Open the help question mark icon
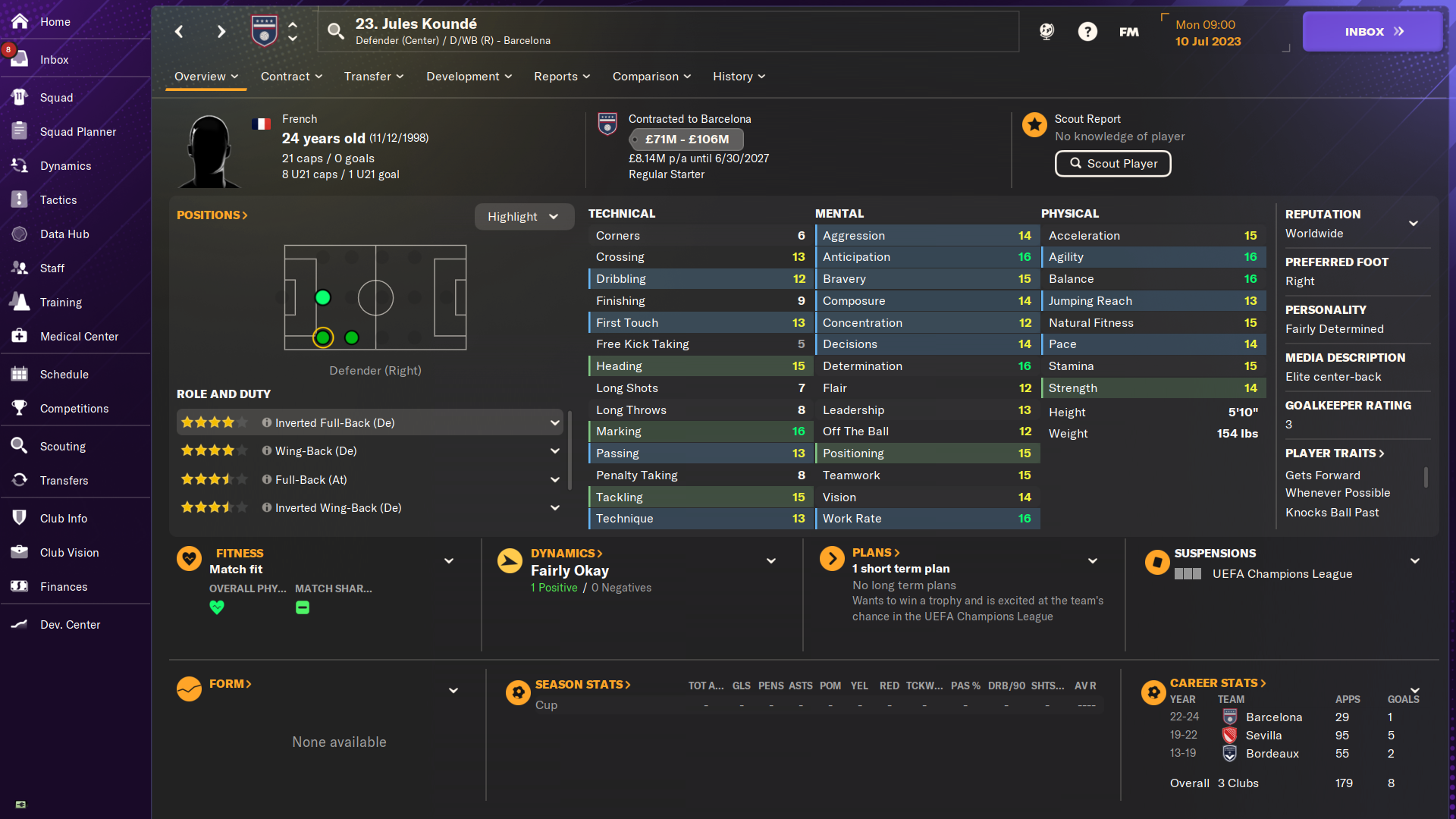 1087,32
